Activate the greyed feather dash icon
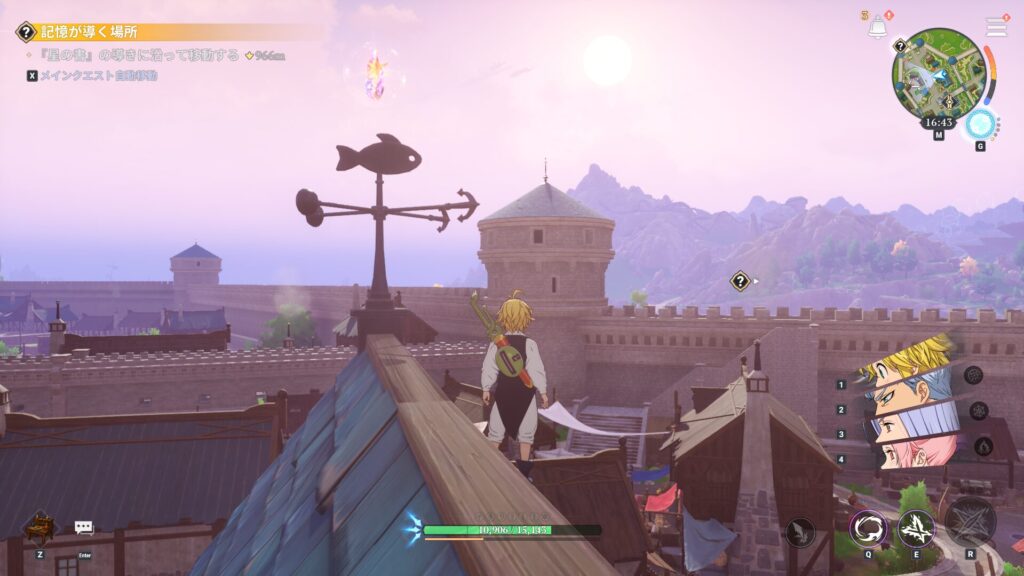Screen dimensions: 1024x576 point(800,532)
